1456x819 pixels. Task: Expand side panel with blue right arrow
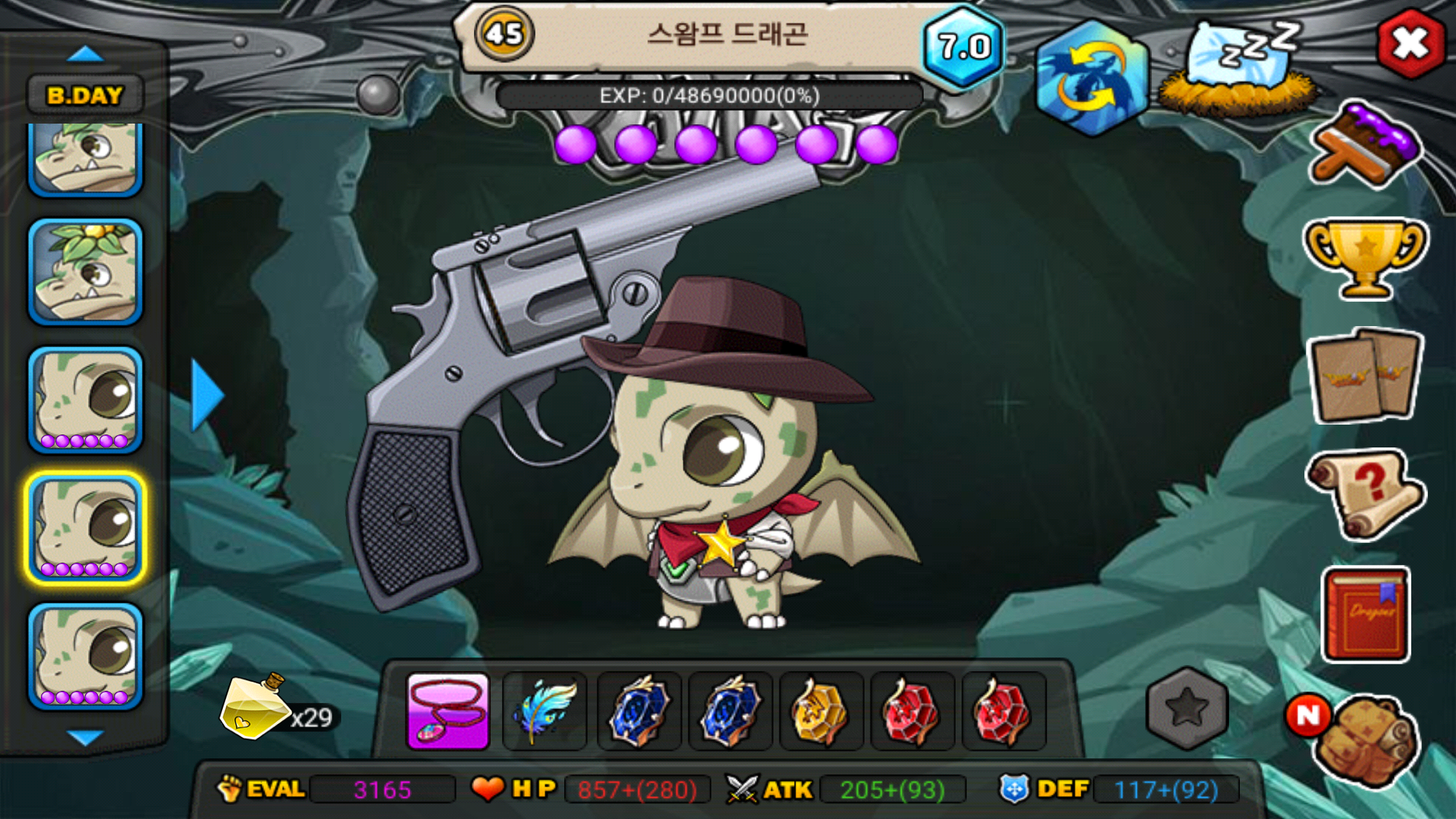(x=207, y=395)
